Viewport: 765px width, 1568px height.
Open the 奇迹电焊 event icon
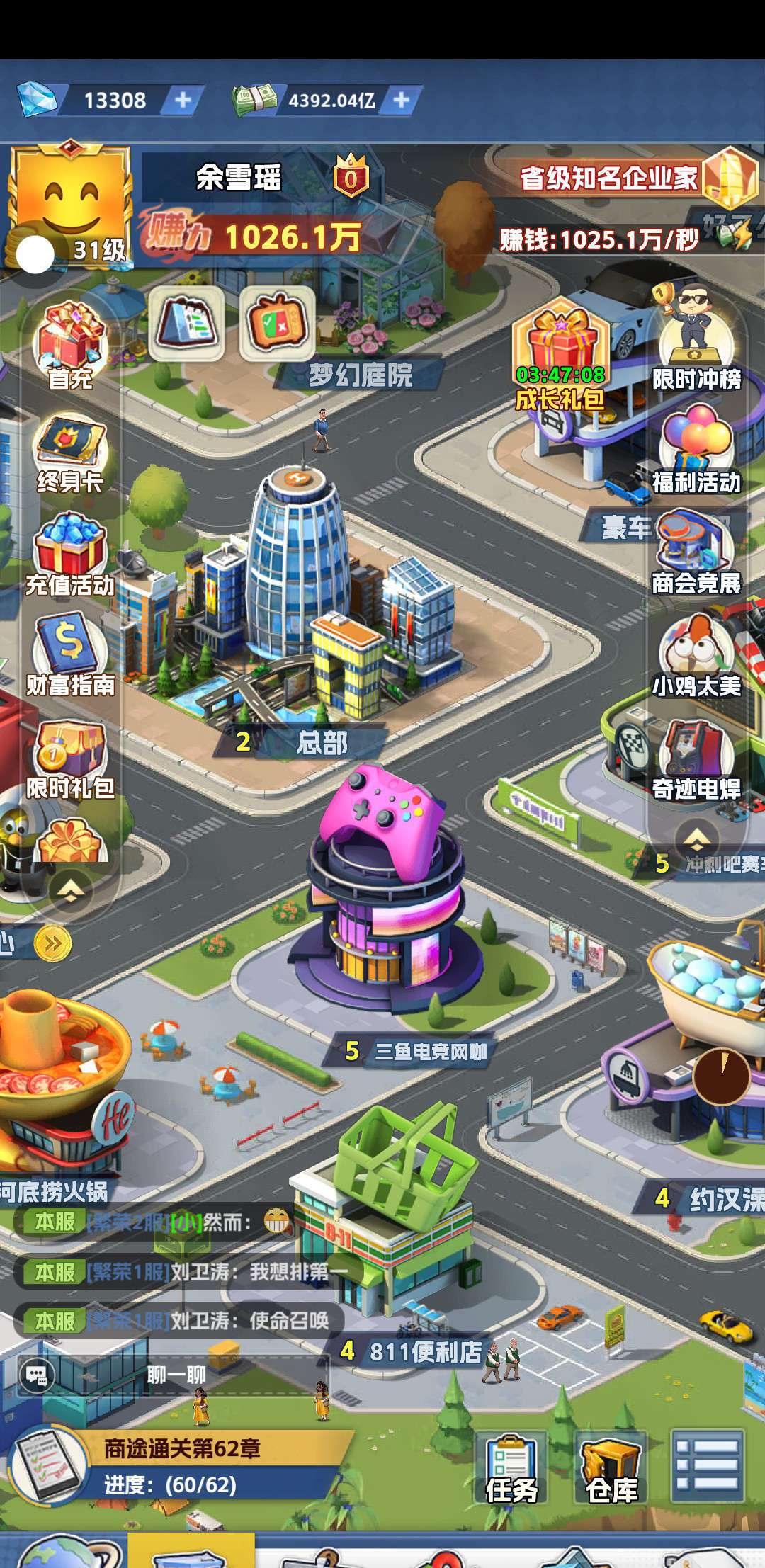coord(696,758)
